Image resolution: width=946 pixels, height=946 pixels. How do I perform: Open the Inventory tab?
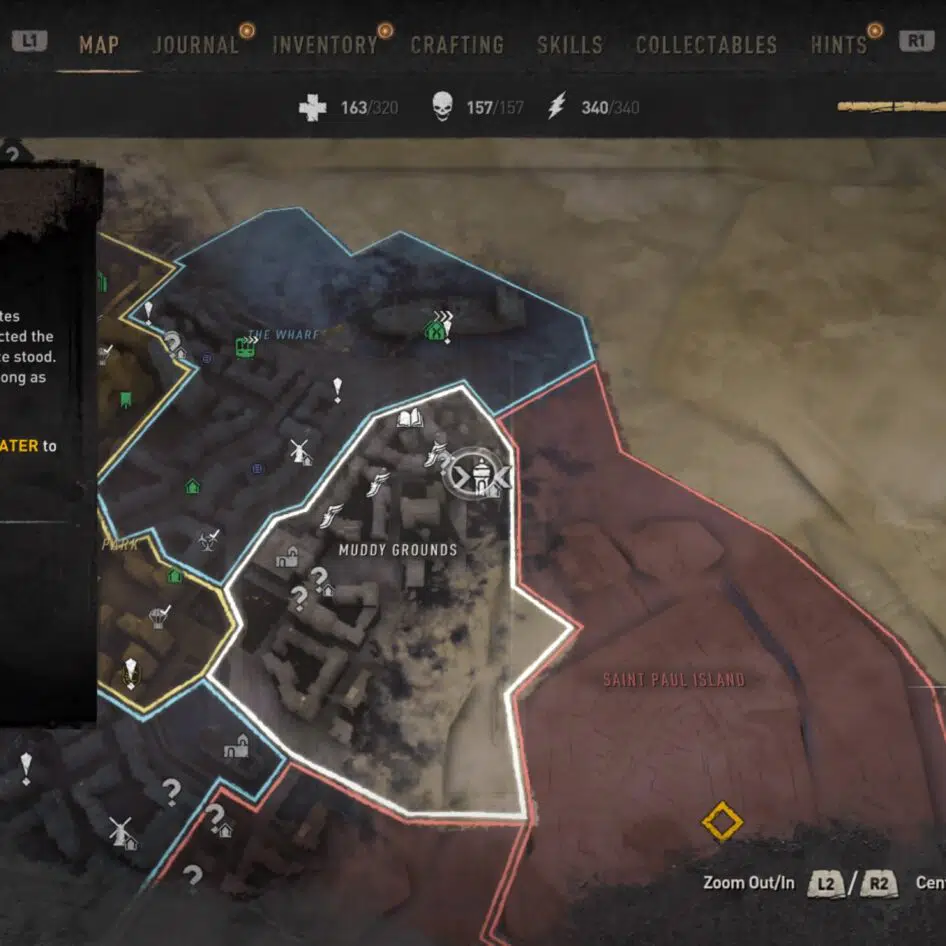pyautogui.click(x=325, y=45)
